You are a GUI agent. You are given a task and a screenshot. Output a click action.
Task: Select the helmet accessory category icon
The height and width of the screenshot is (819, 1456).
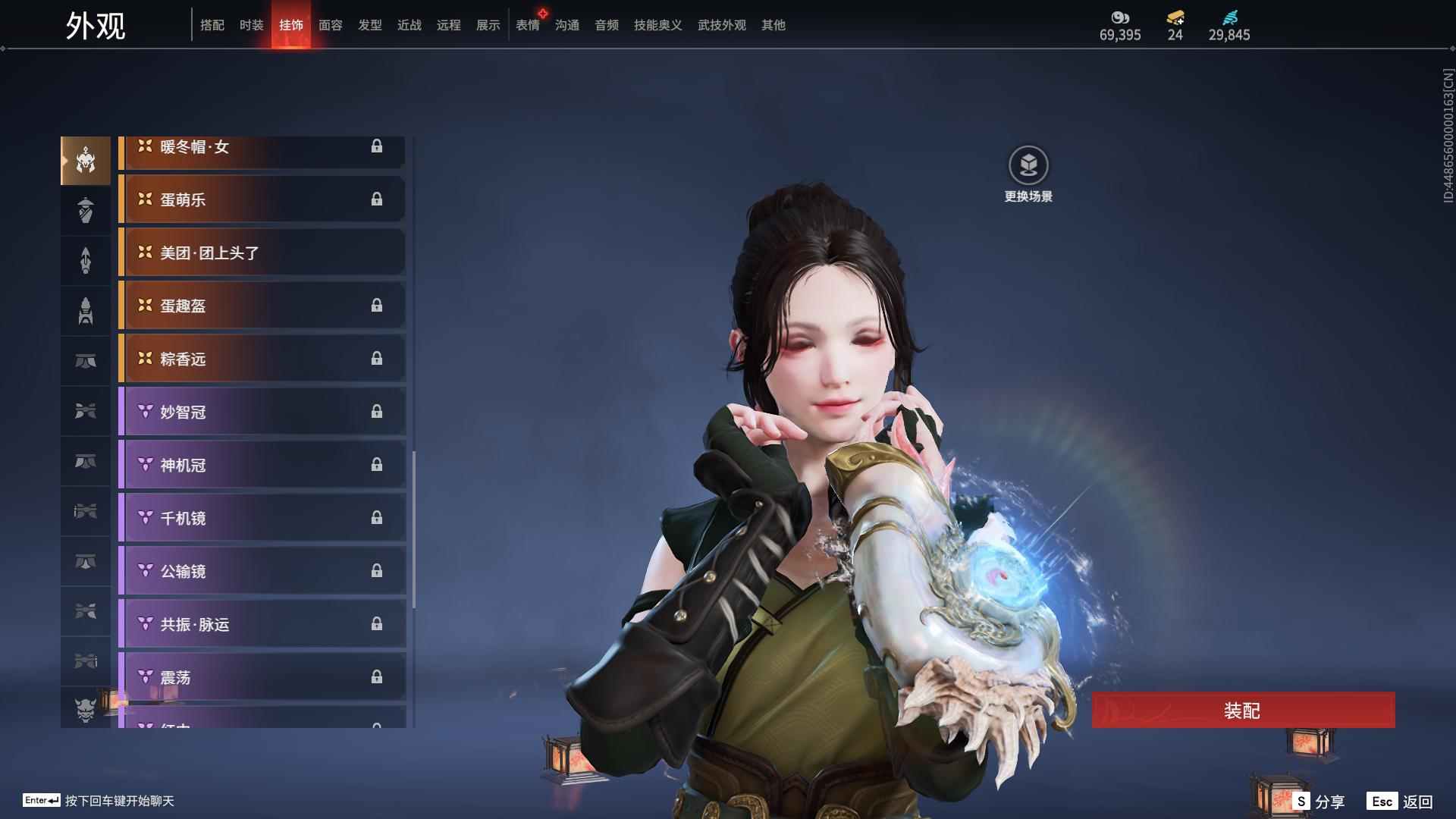click(x=86, y=160)
